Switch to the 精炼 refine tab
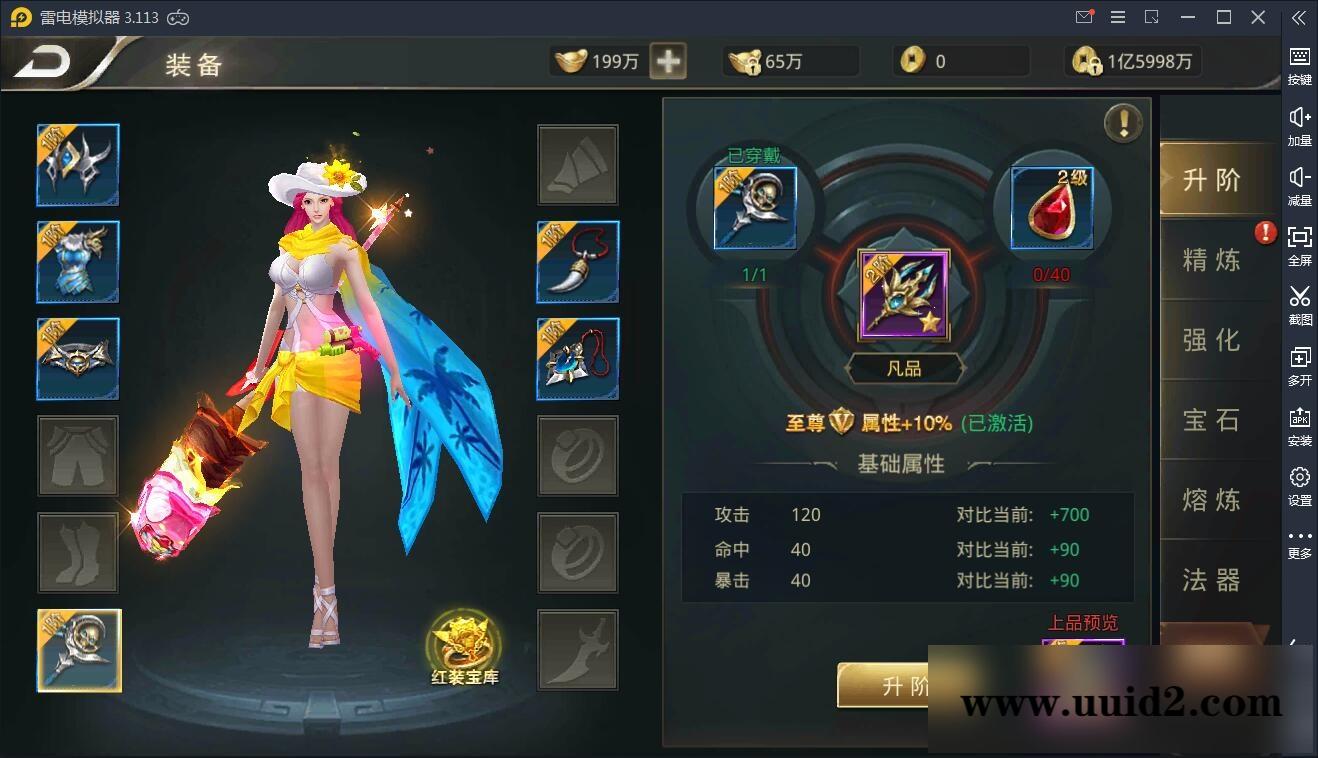The image size is (1318, 758). point(1211,260)
